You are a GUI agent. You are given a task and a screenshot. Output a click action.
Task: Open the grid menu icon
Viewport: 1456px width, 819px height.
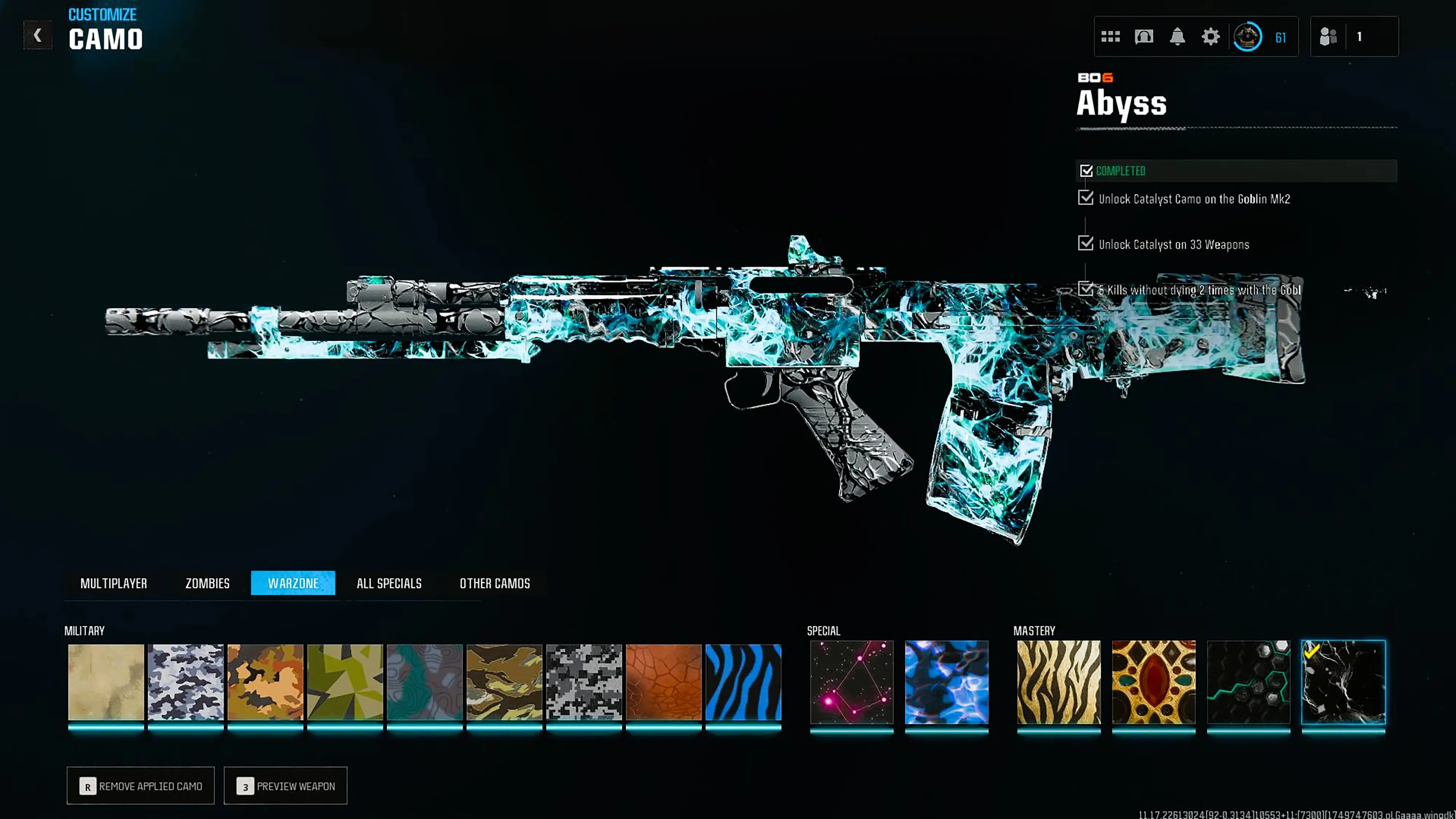click(1111, 37)
